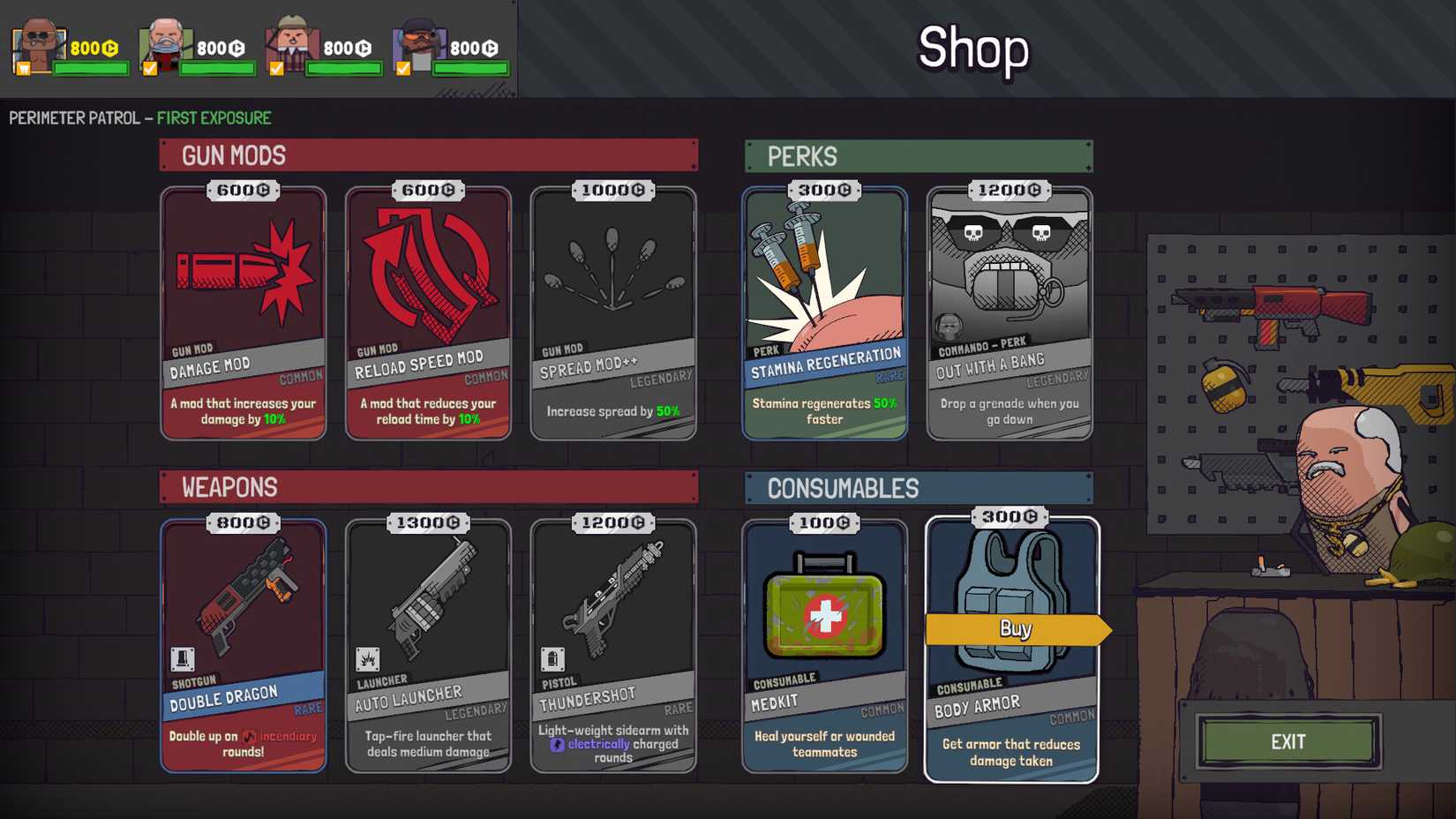The width and height of the screenshot is (1456, 819).
Task: Choose the Spread Mod++ legendary mod
Action: [613, 313]
